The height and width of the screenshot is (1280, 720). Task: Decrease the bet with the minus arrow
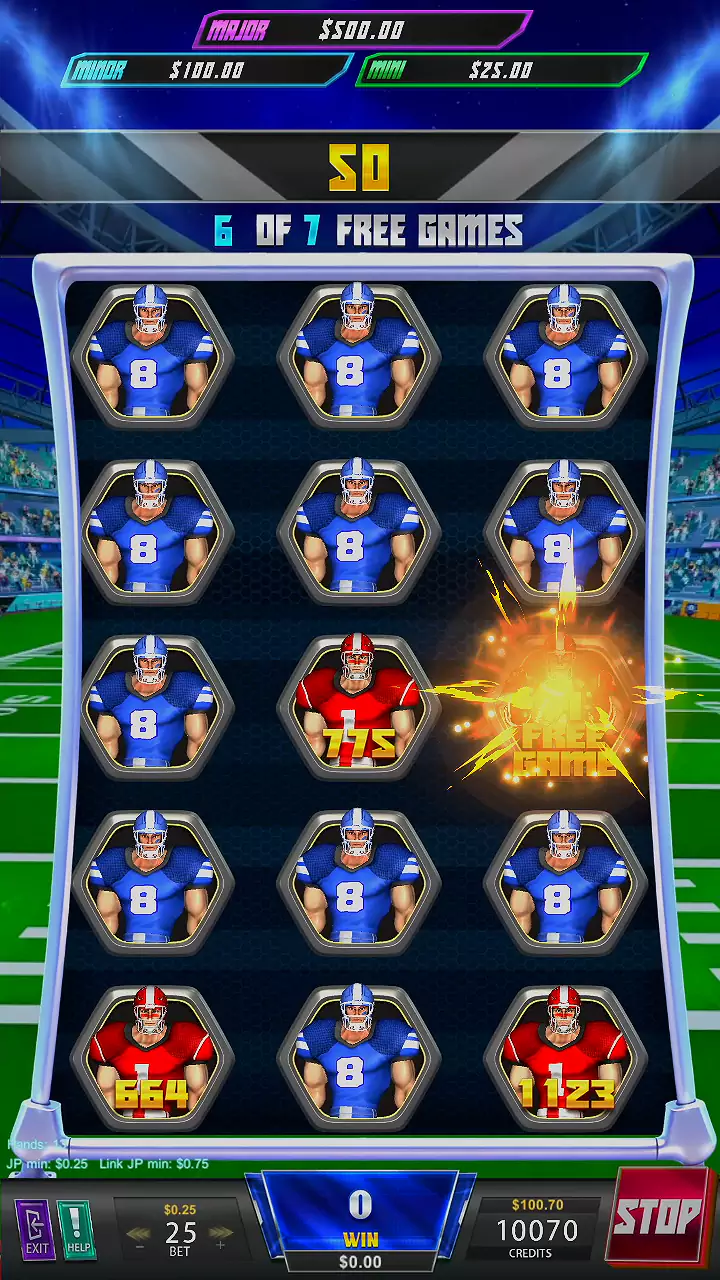tap(139, 1235)
